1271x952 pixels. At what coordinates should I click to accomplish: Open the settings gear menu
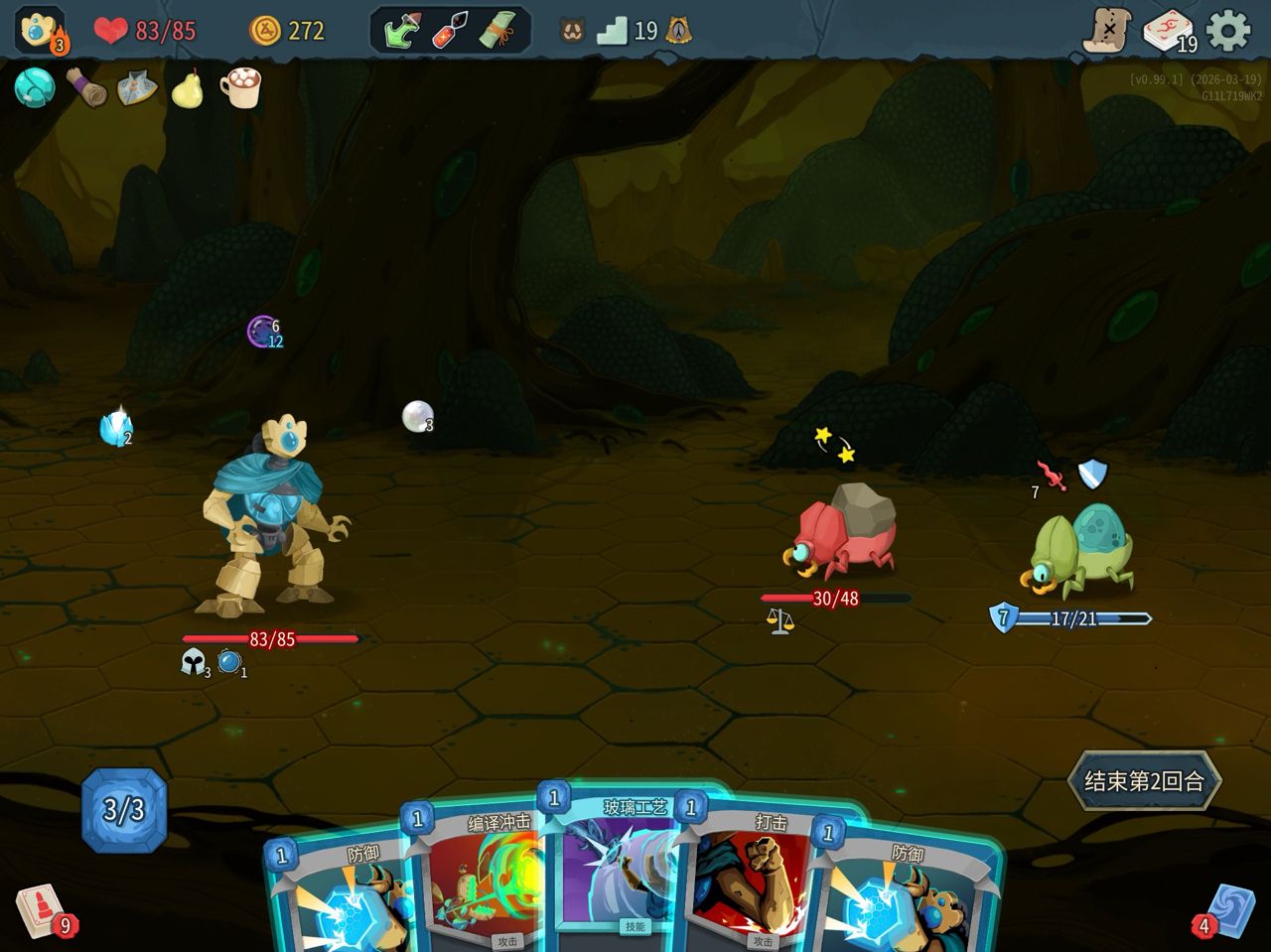[x=1229, y=31]
